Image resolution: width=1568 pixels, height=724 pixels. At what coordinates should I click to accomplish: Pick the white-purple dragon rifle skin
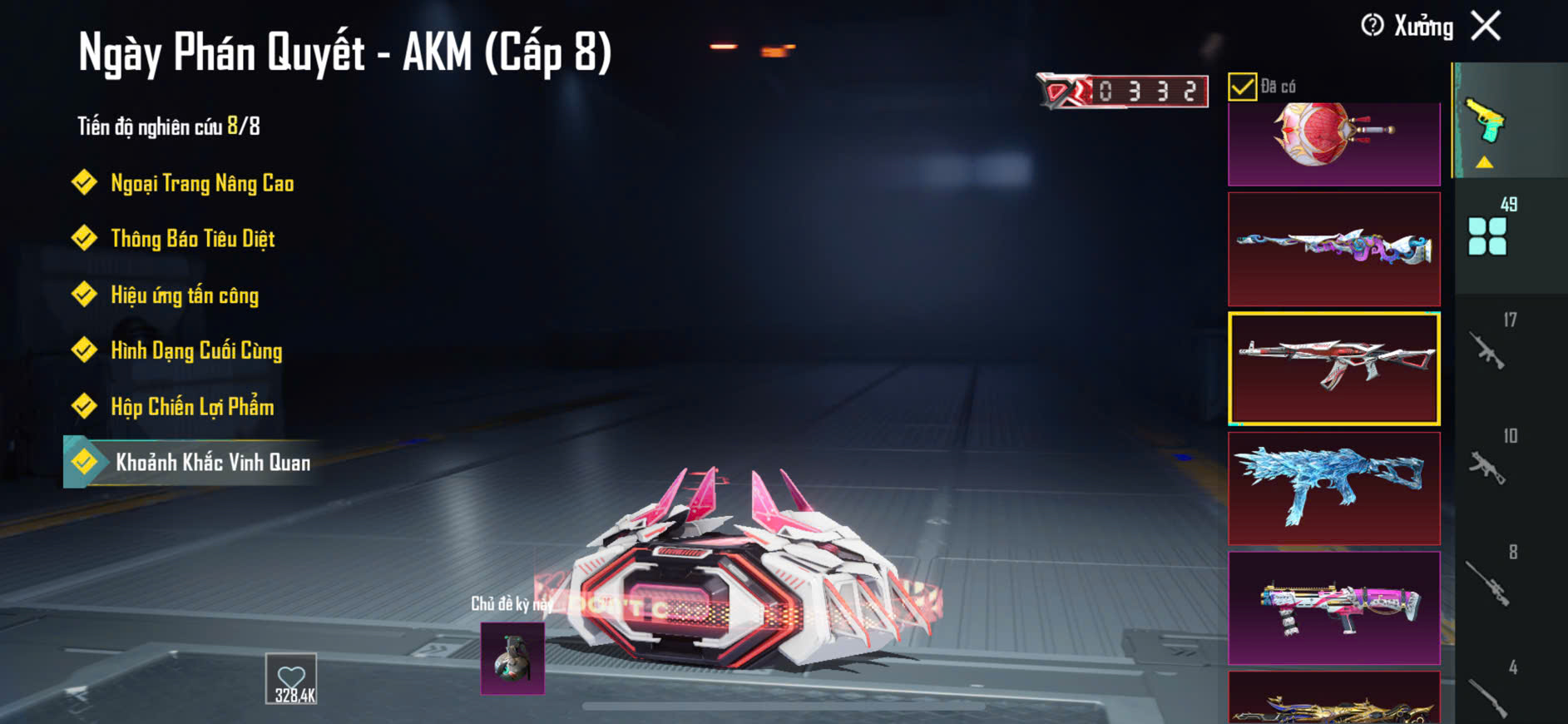(x=1333, y=249)
